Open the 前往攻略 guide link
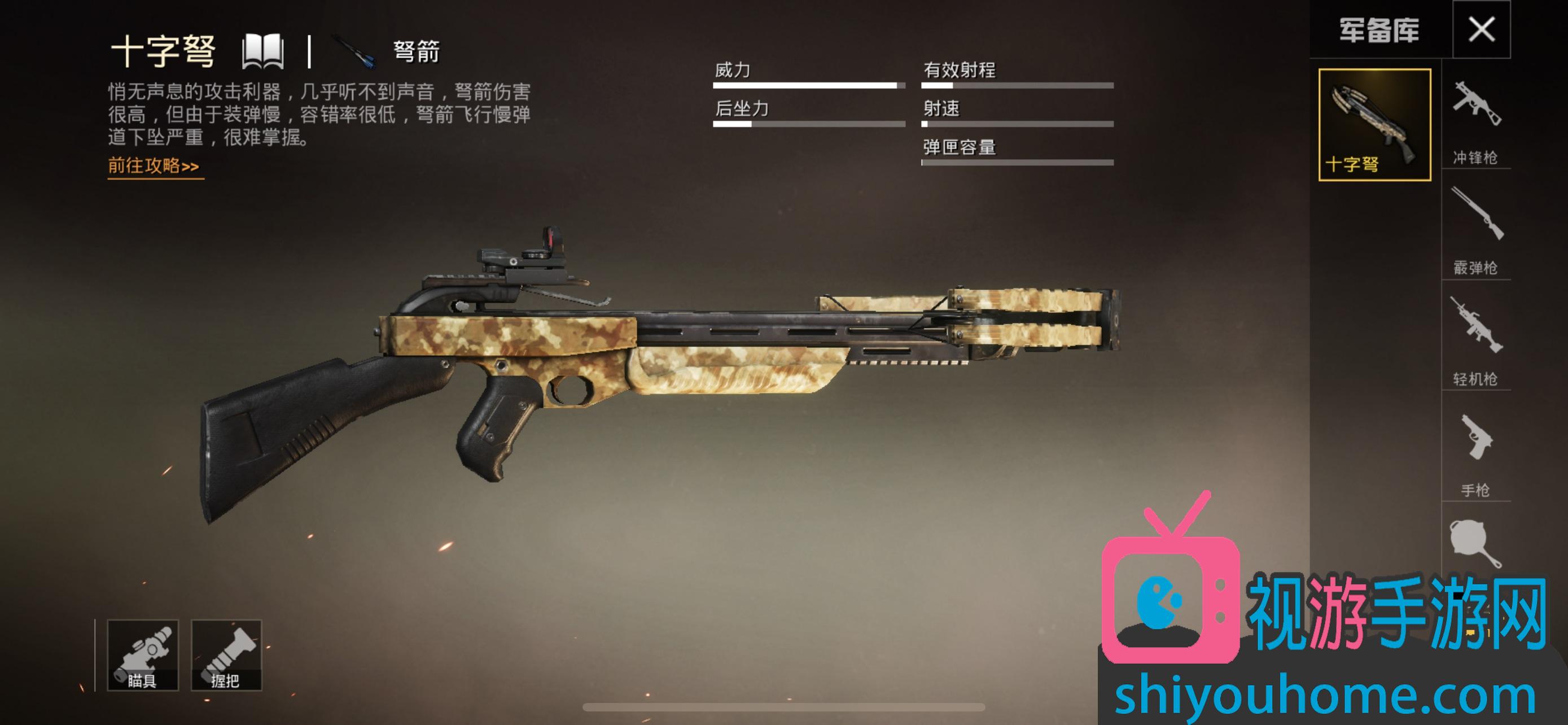The height and width of the screenshot is (725, 1568). pyautogui.click(x=154, y=166)
